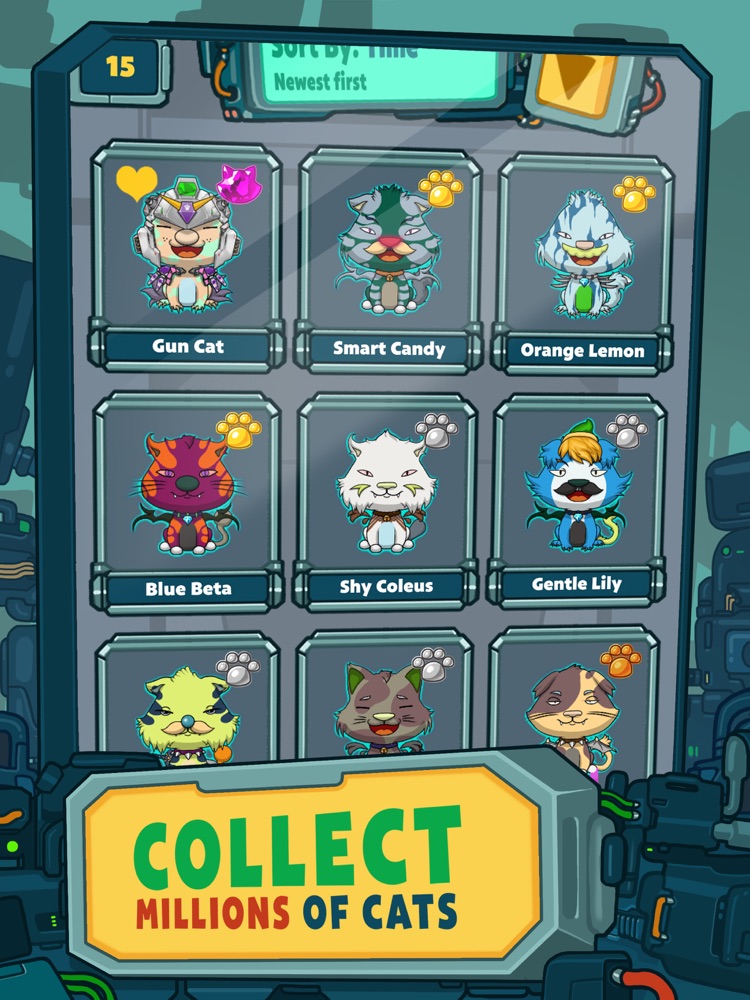
Task: Open the Orange Lemon cat card
Action: click(x=583, y=262)
